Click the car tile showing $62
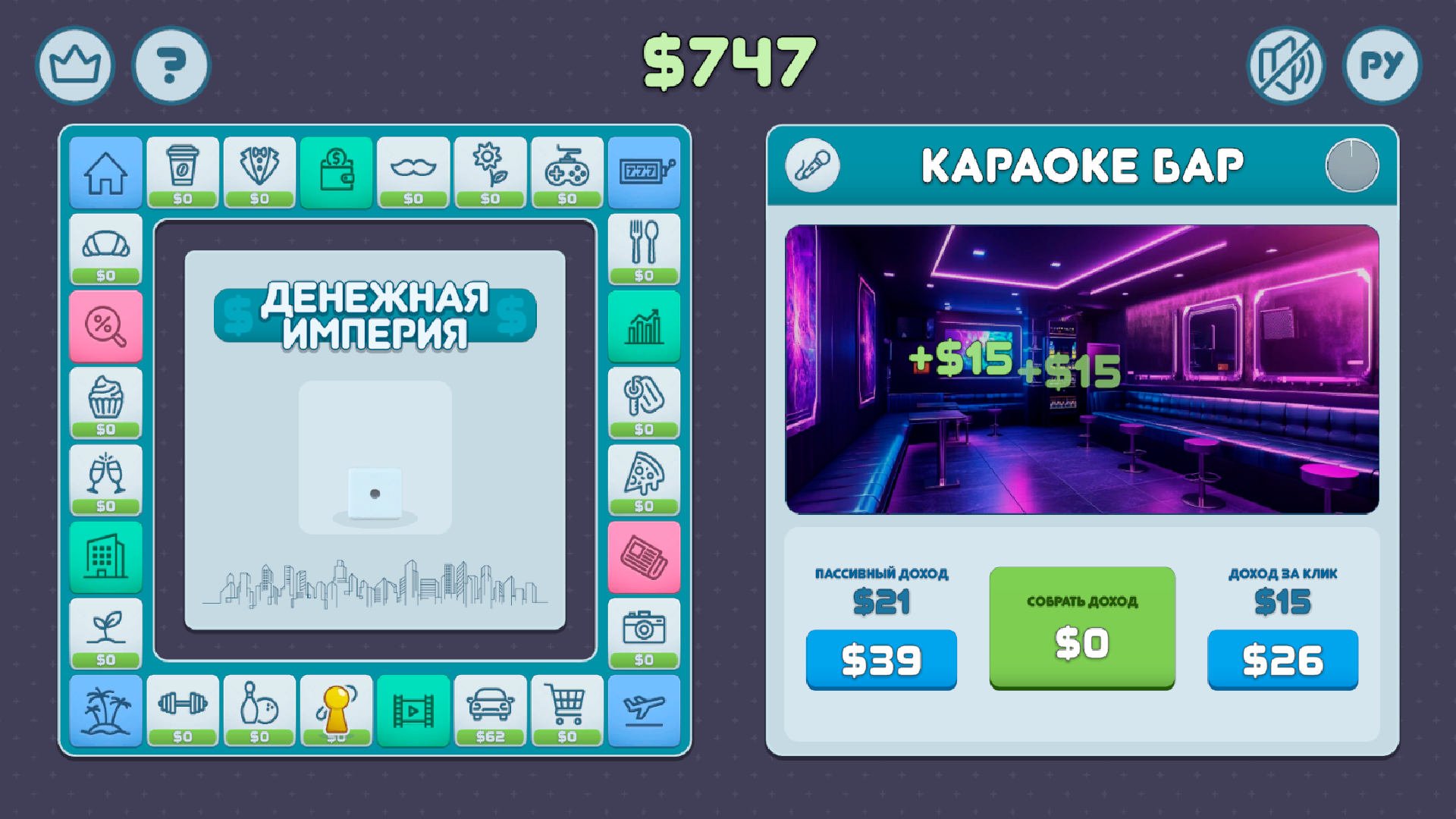This screenshot has height=819, width=1456. [x=490, y=711]
